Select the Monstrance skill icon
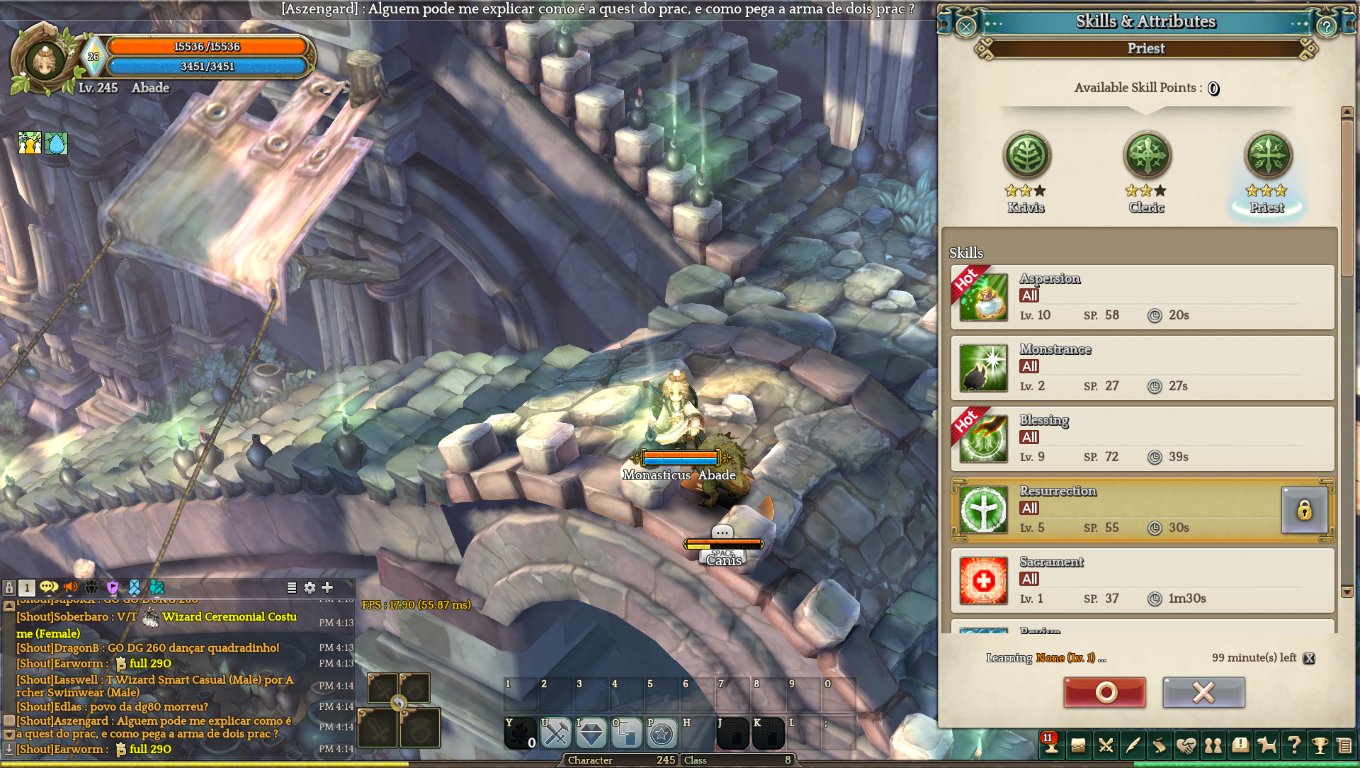 point(983,368)
